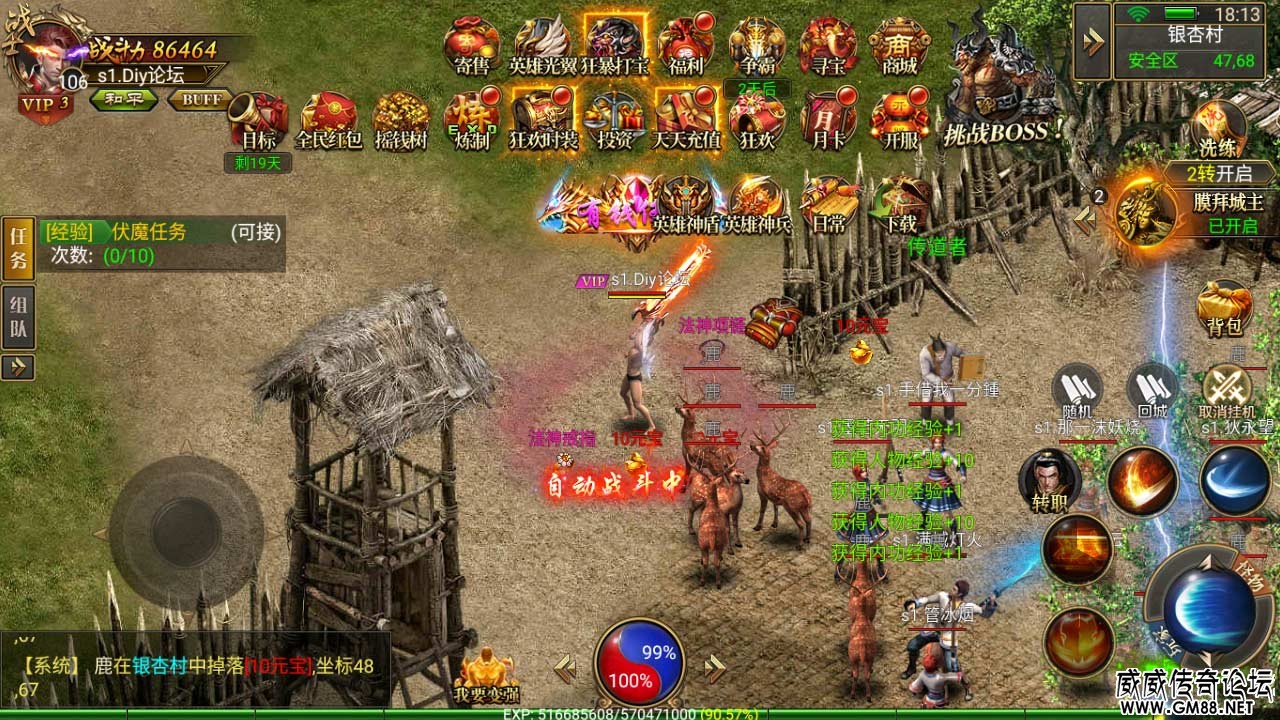The width and height of the screenshot is (1280, 720).
Task: Use the 随机 random teleport scroll
Action: pos(1078,391)
